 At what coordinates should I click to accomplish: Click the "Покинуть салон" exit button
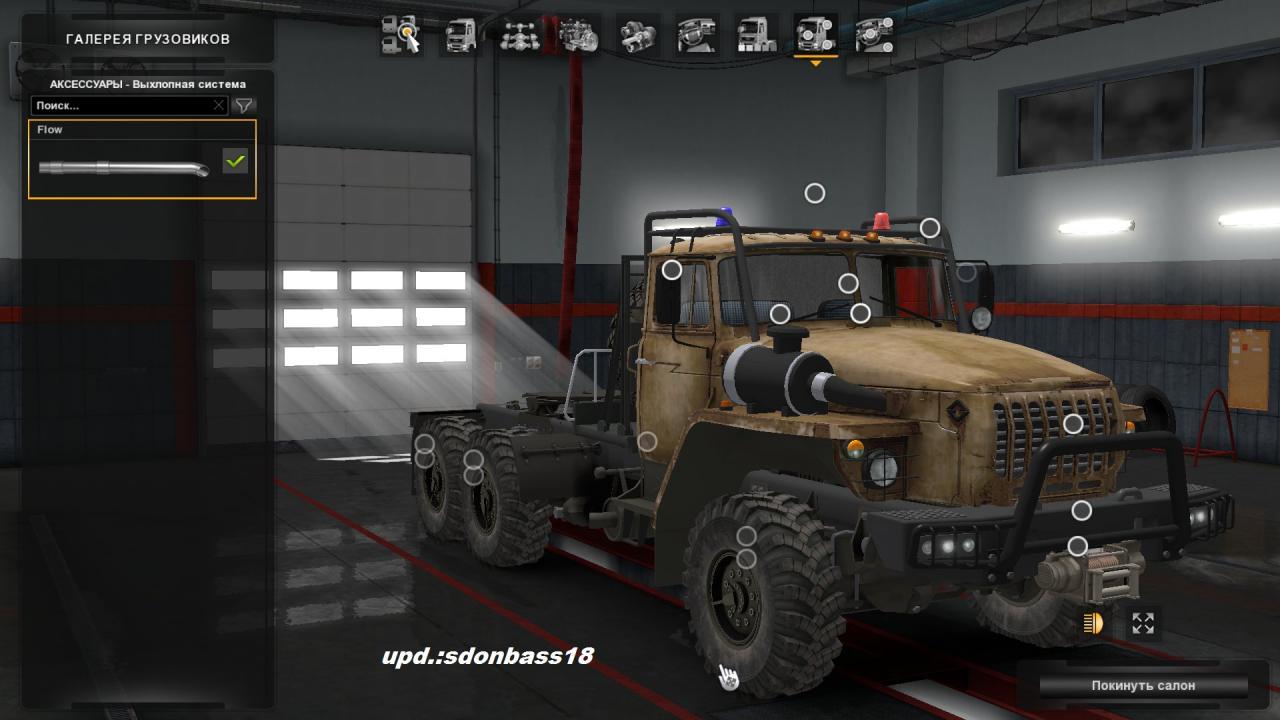tap(1143, 686)
